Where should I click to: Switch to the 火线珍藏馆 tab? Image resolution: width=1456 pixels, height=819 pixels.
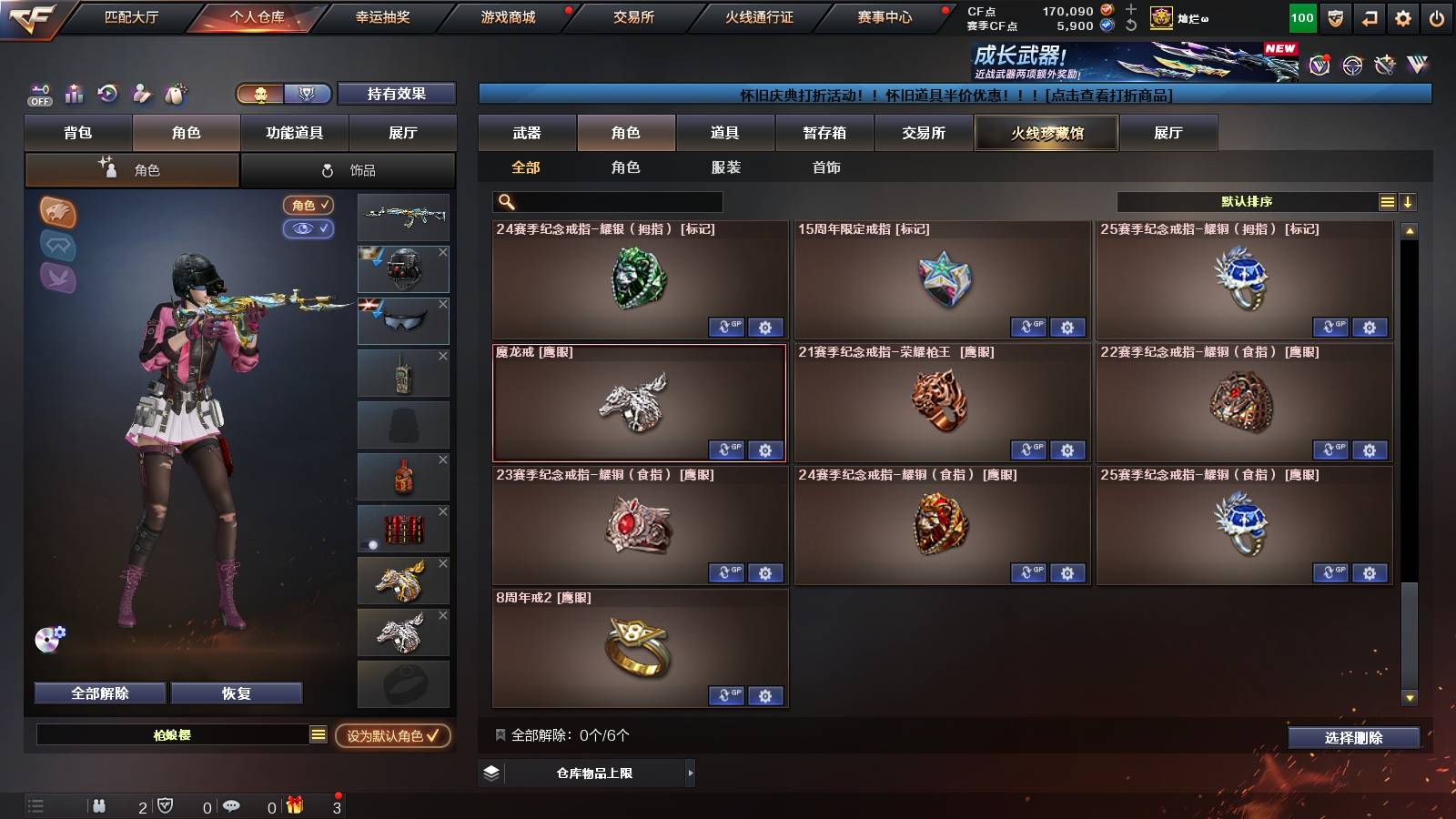[1046, 133]
